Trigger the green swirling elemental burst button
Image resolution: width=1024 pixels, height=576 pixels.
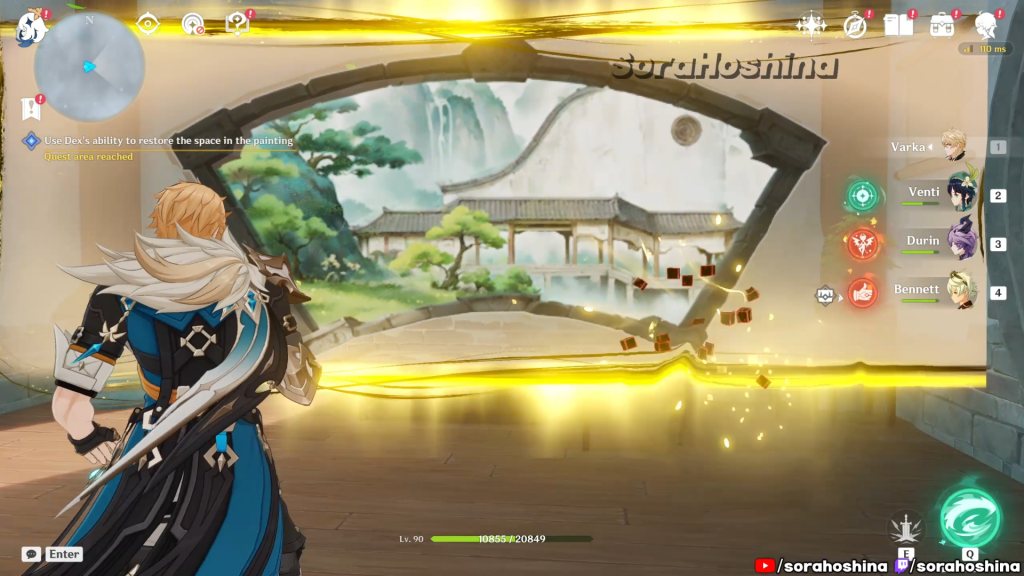click(x=969, y=517)
